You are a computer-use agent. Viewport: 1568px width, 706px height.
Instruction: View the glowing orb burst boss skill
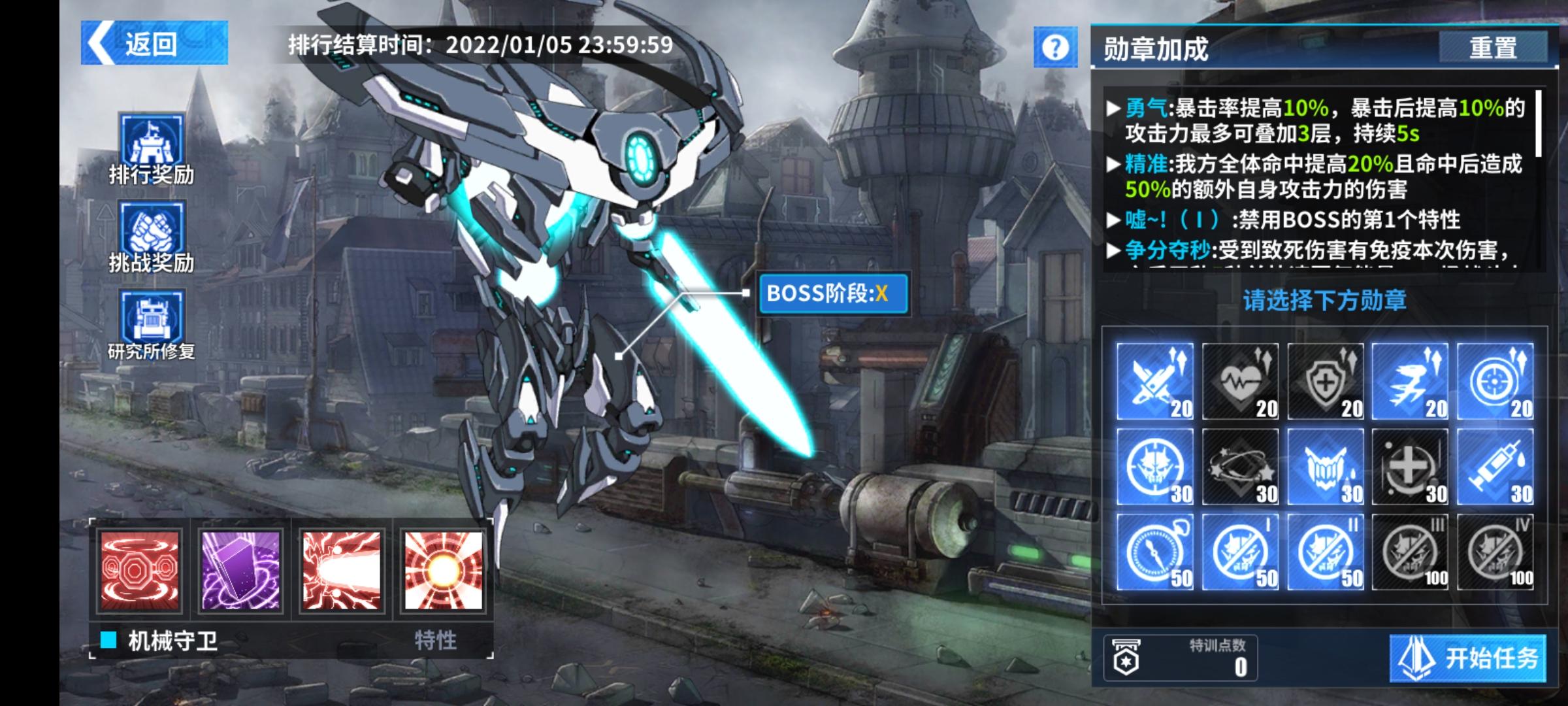click(444, 571)
